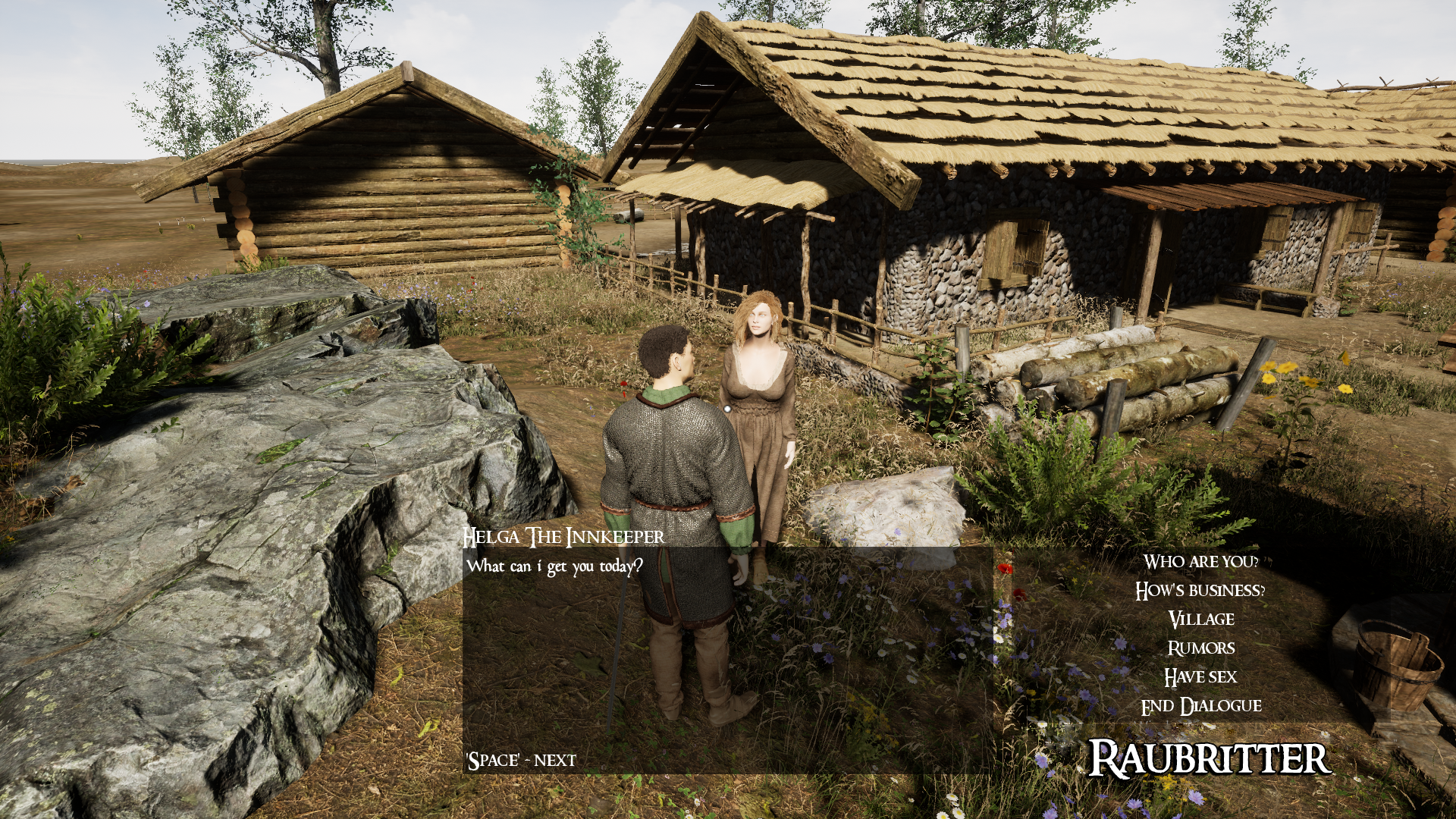The width and height of the screenshot is (1456, 819).
Task: Pick the "HAVE SEX" dialogue choice
Action: pyautogui.click(x=1200, y=676)
